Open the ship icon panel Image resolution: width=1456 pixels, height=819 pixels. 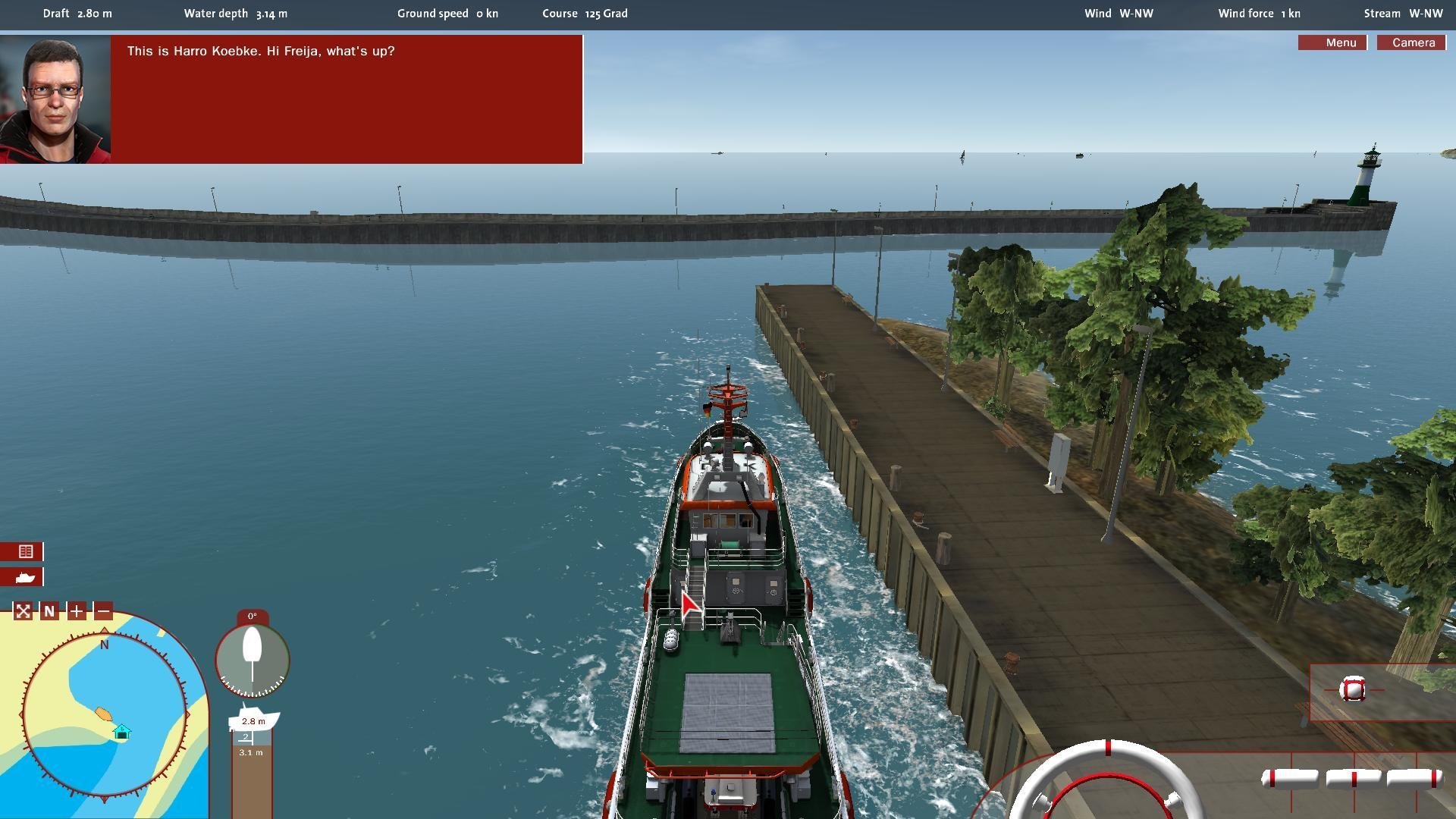pyautogui.click(x=25, y=577)
